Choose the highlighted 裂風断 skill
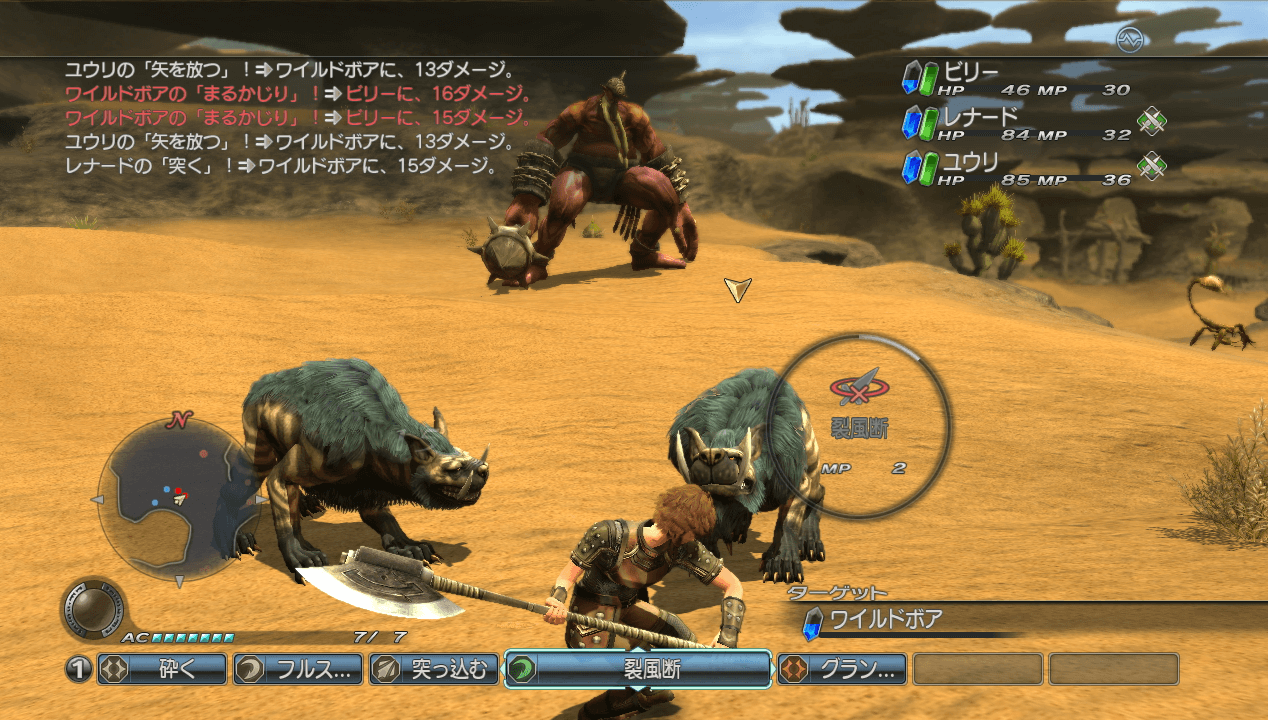This screenshot has width=1268, height=720. tap(637, 669)
